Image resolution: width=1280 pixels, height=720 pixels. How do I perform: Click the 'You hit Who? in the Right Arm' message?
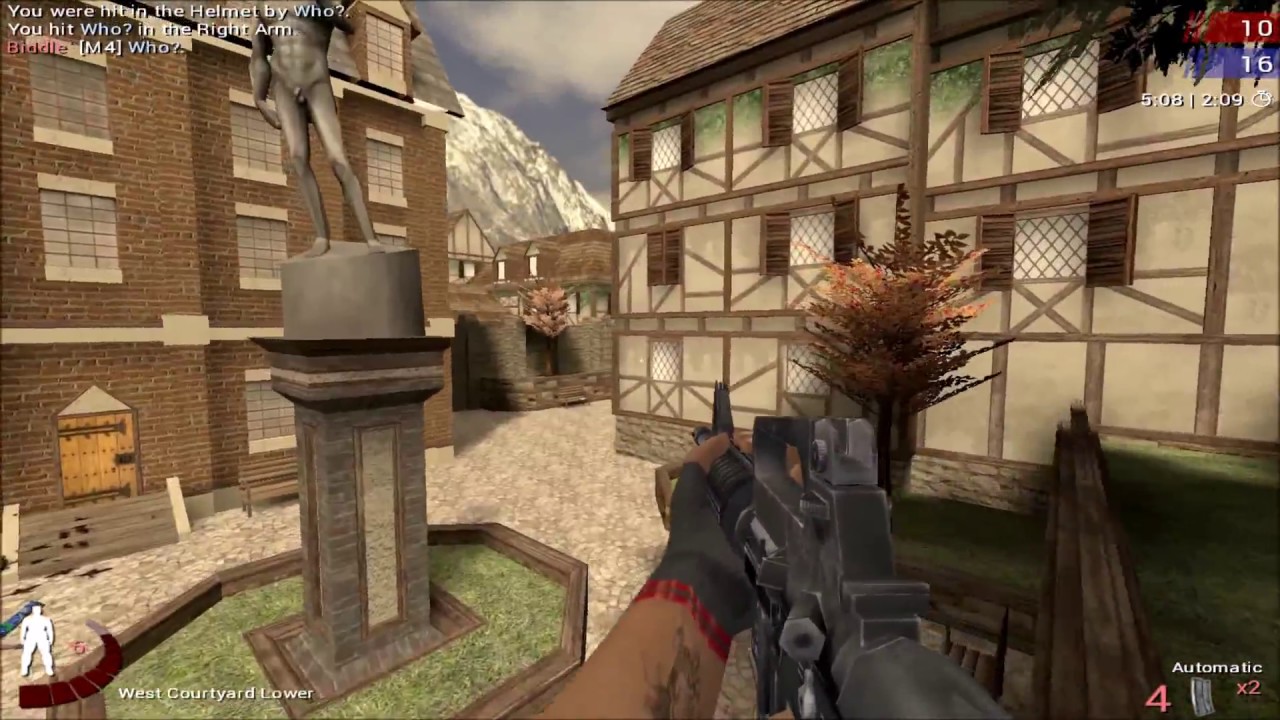[x=150, y=29]
